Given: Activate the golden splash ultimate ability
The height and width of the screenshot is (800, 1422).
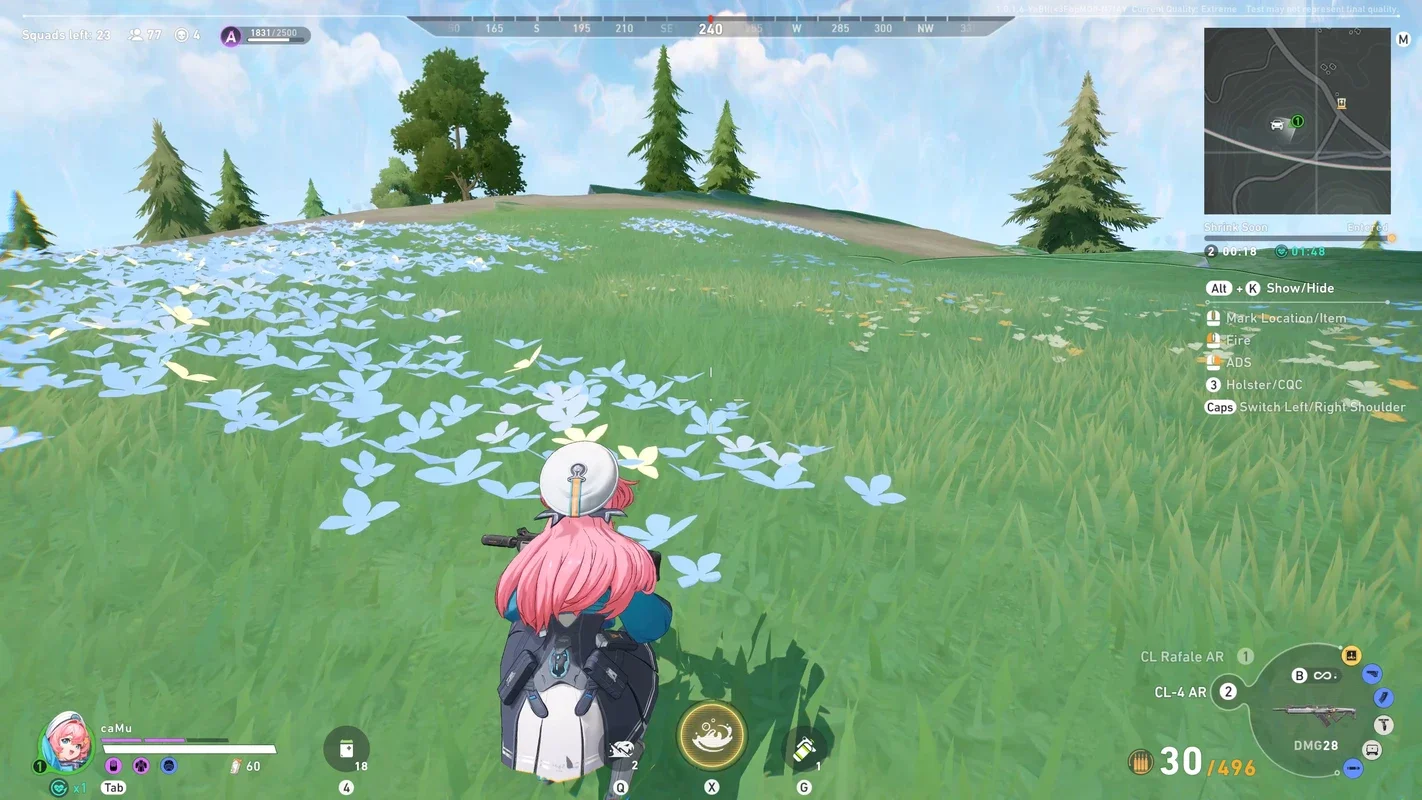Looking at the screenshot, I should pyautogui.click(x=711, y=736).
